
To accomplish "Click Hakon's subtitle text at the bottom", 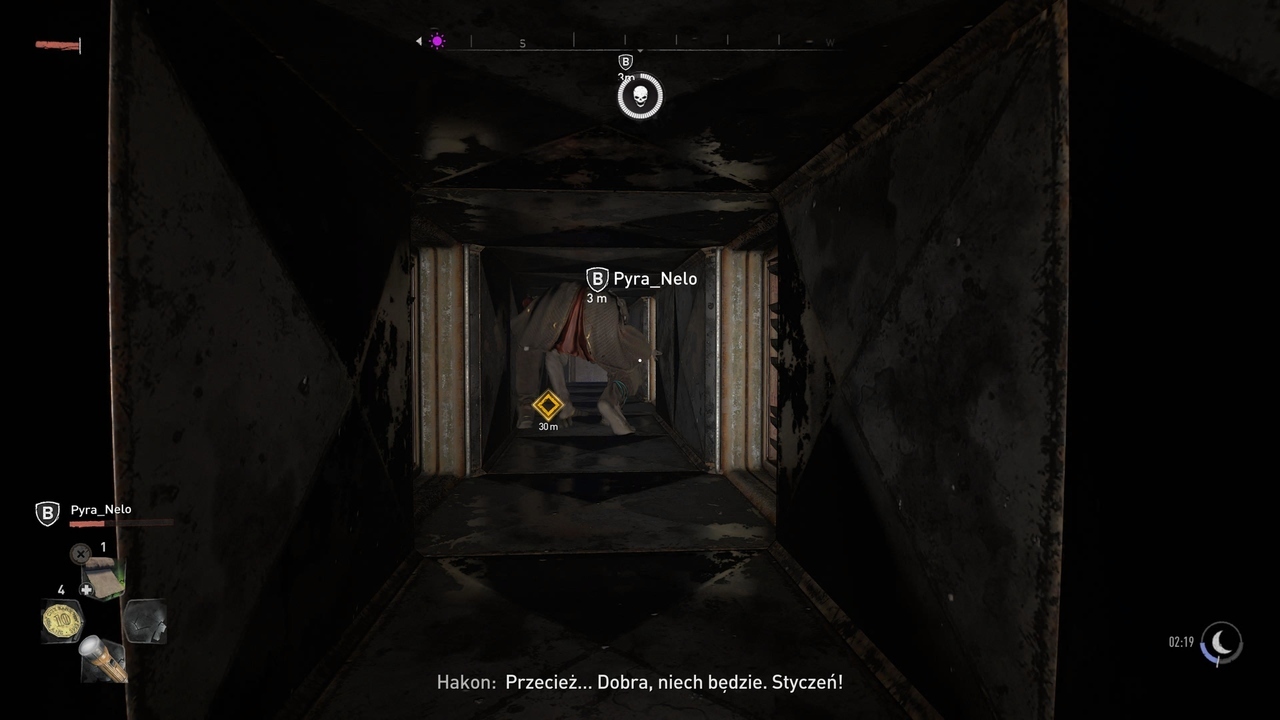I will click(639, 682).
